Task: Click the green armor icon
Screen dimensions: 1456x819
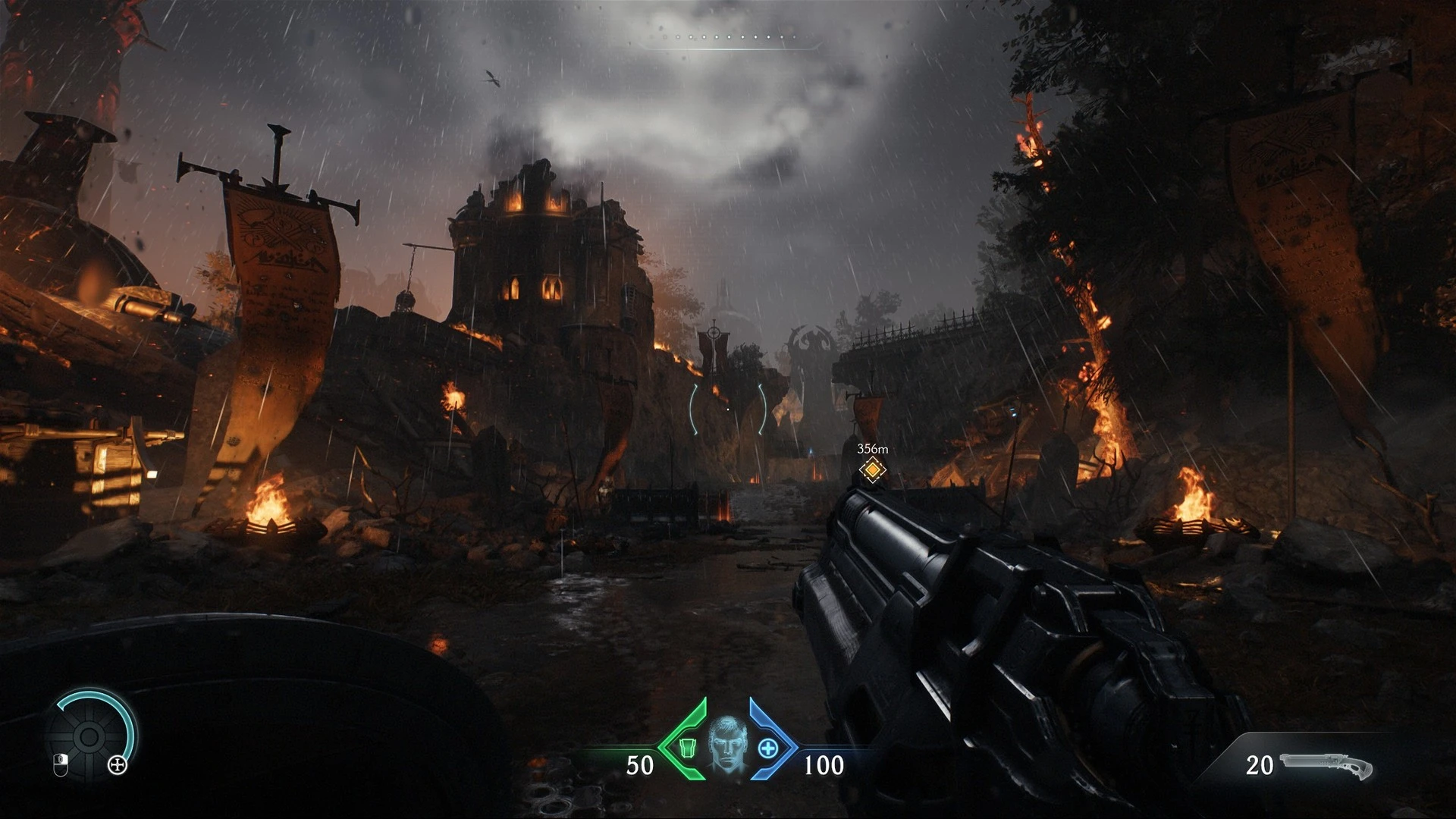Action: click(688, 748)
